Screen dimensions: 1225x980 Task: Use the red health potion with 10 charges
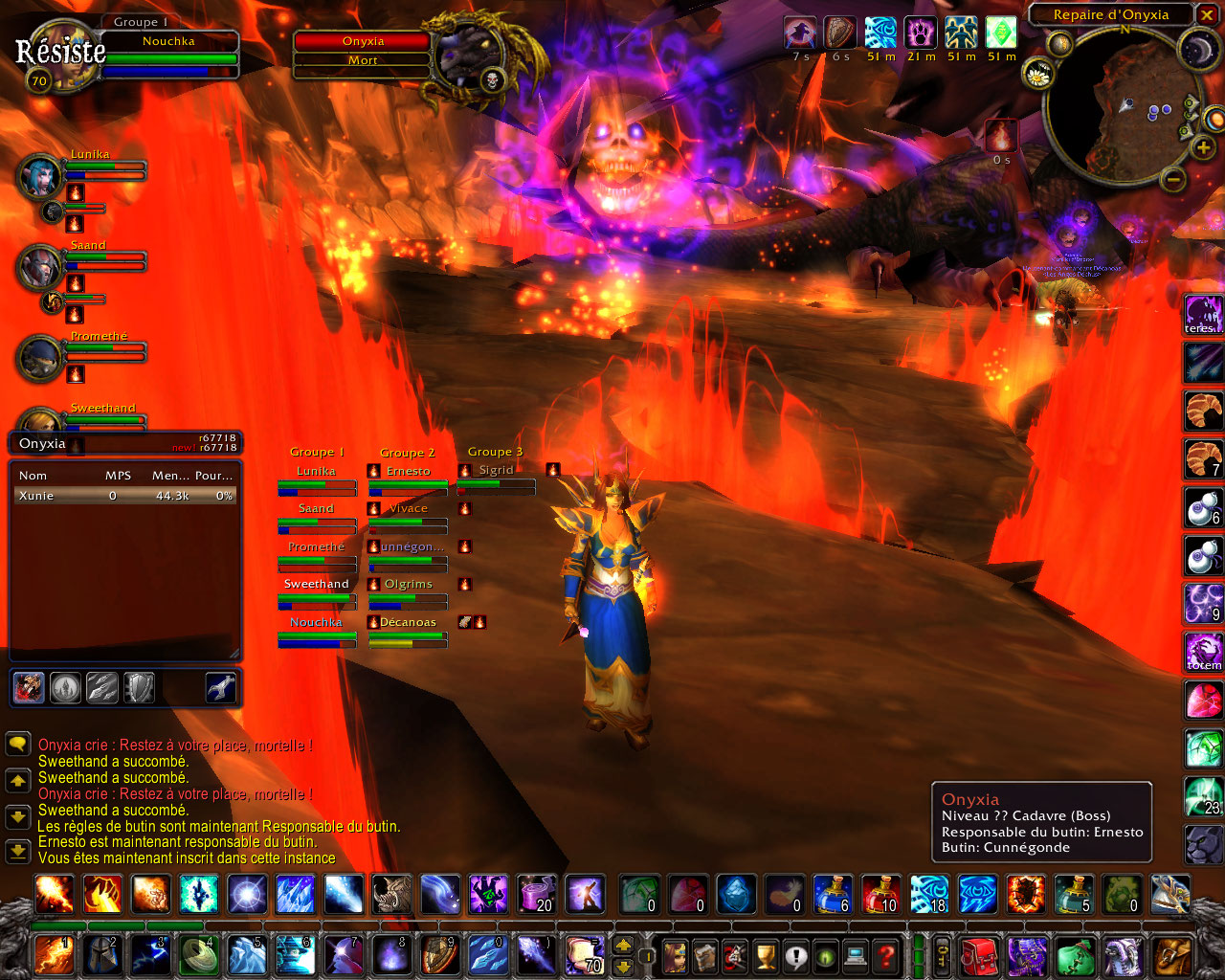click(880, 894)
